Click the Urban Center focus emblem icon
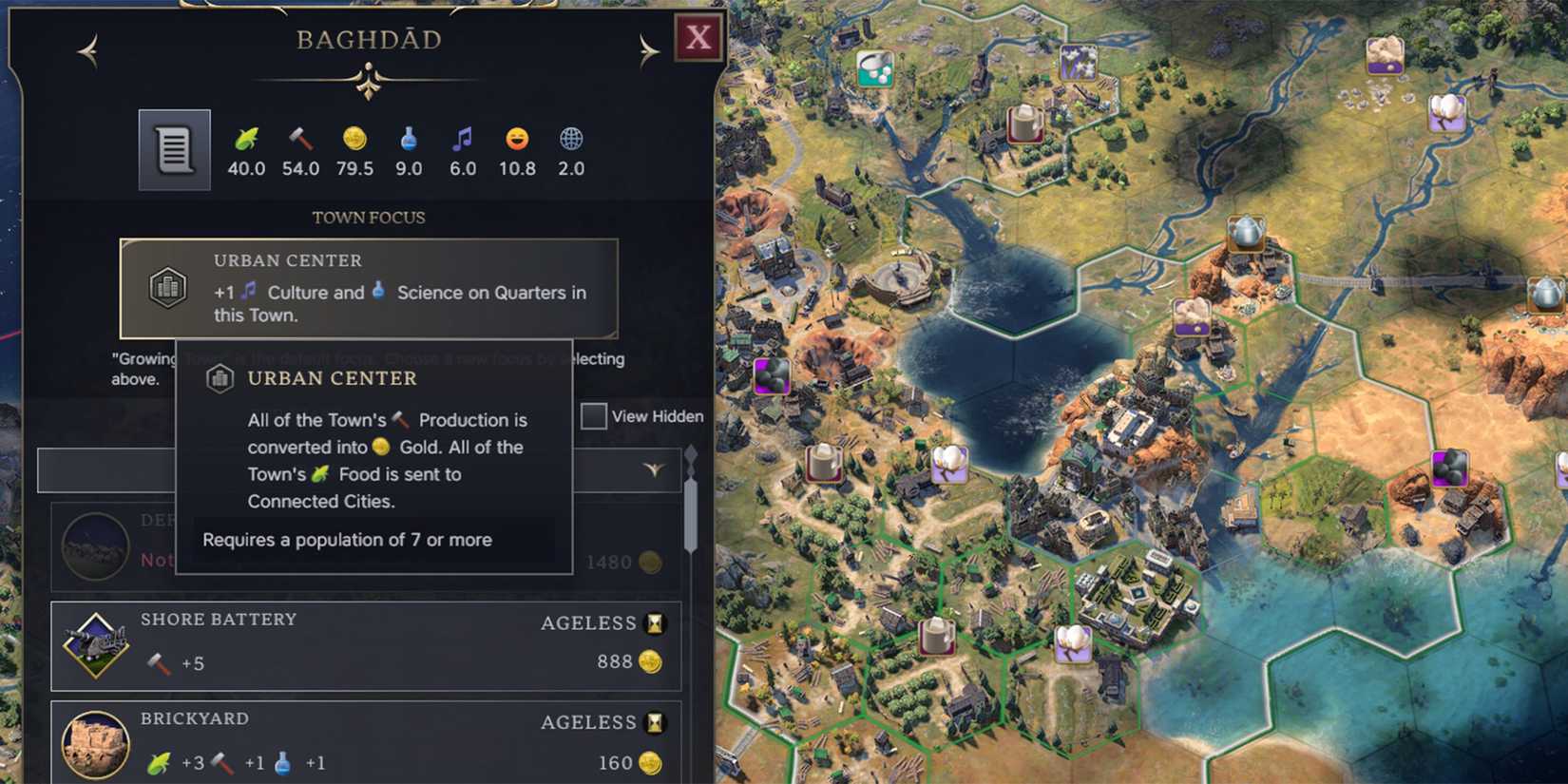1568x784 pixels. [169, 287]
